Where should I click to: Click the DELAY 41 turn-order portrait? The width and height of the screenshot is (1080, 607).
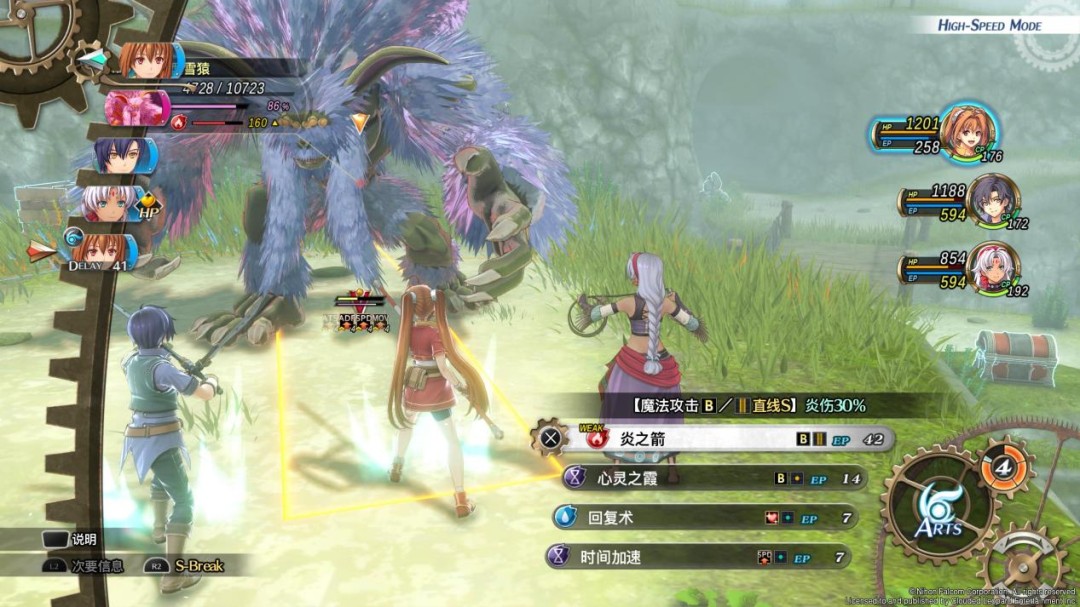click(x=98, y=249)
